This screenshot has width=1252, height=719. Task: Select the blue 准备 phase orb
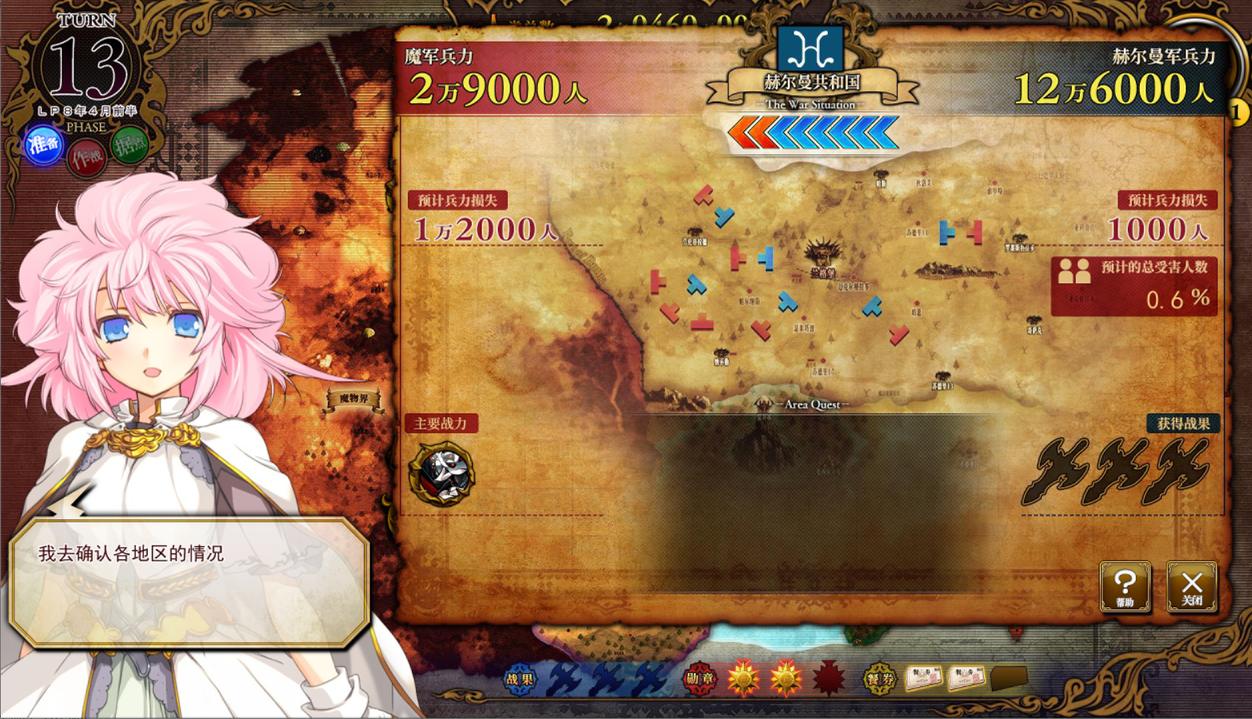[44, 145]
